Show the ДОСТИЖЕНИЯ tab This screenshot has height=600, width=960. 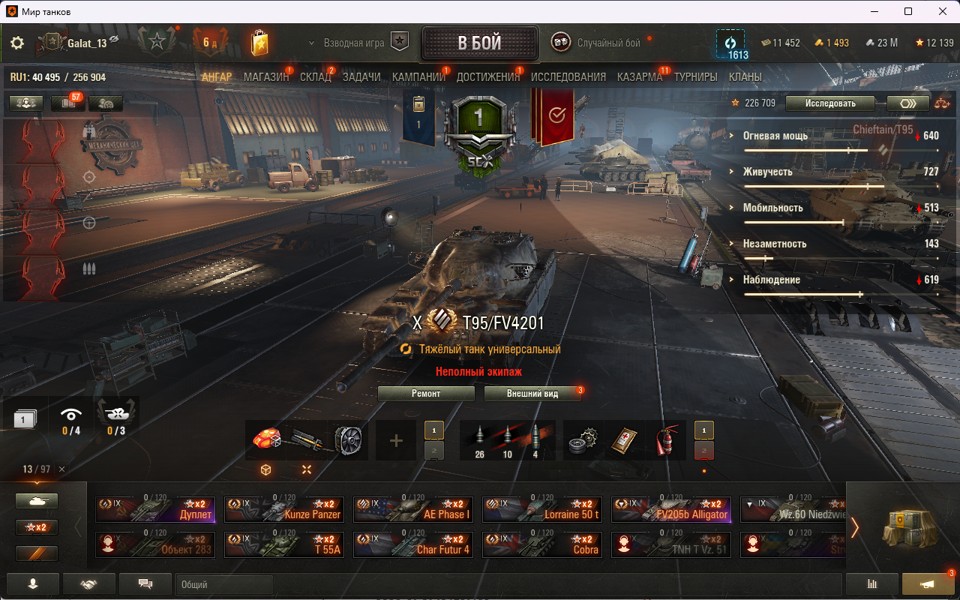tap(488, 77)
